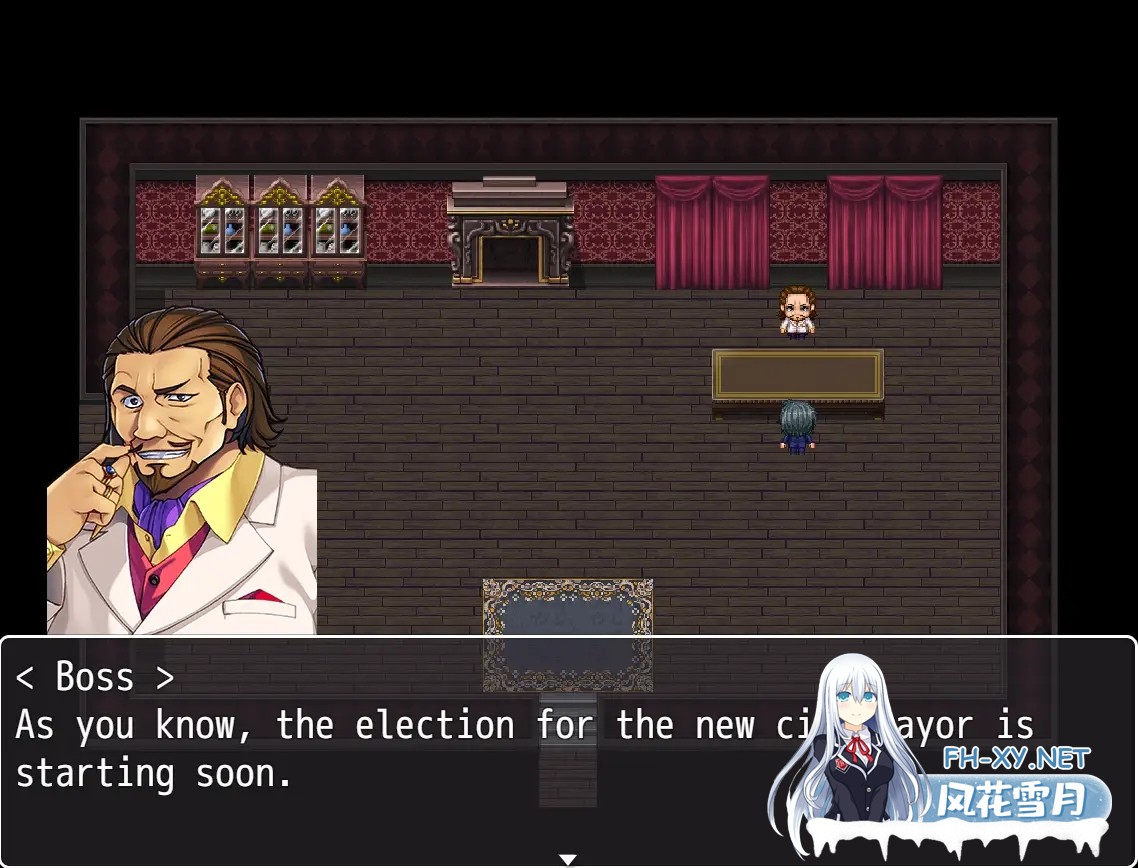Click the dialogue continue arrow indicator

(568, 859)
